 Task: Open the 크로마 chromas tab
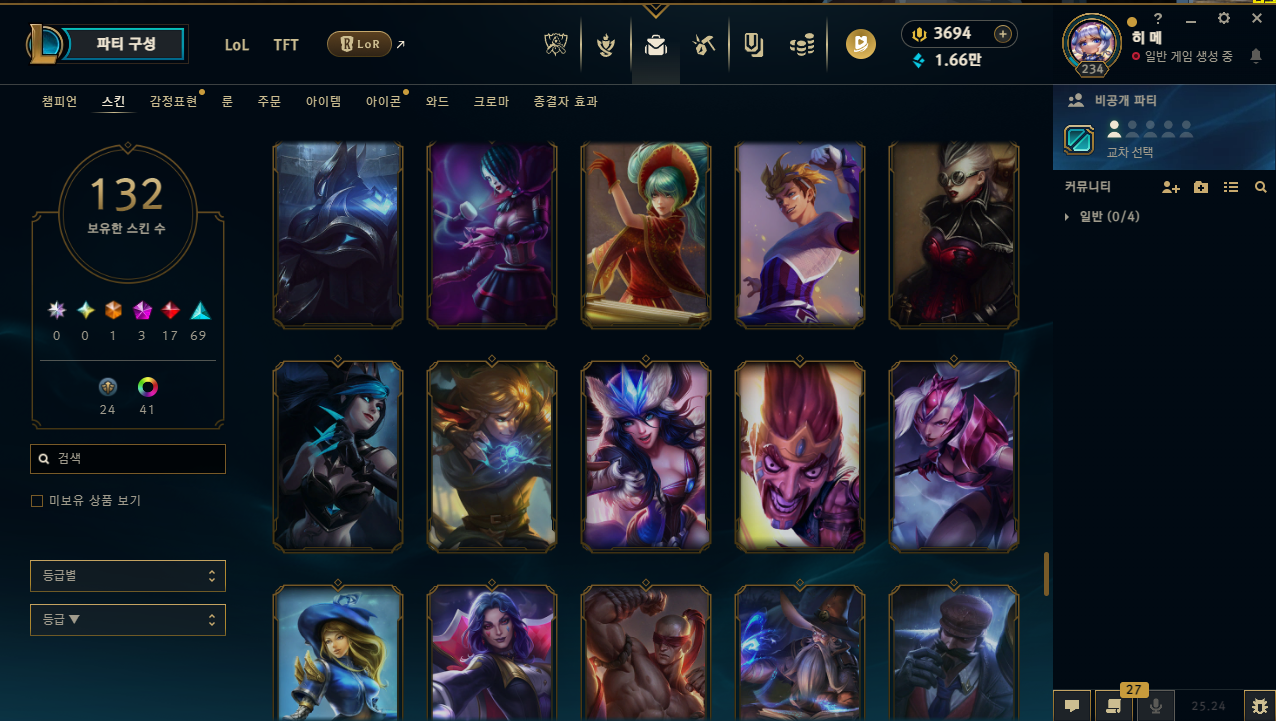coord(491,101)
